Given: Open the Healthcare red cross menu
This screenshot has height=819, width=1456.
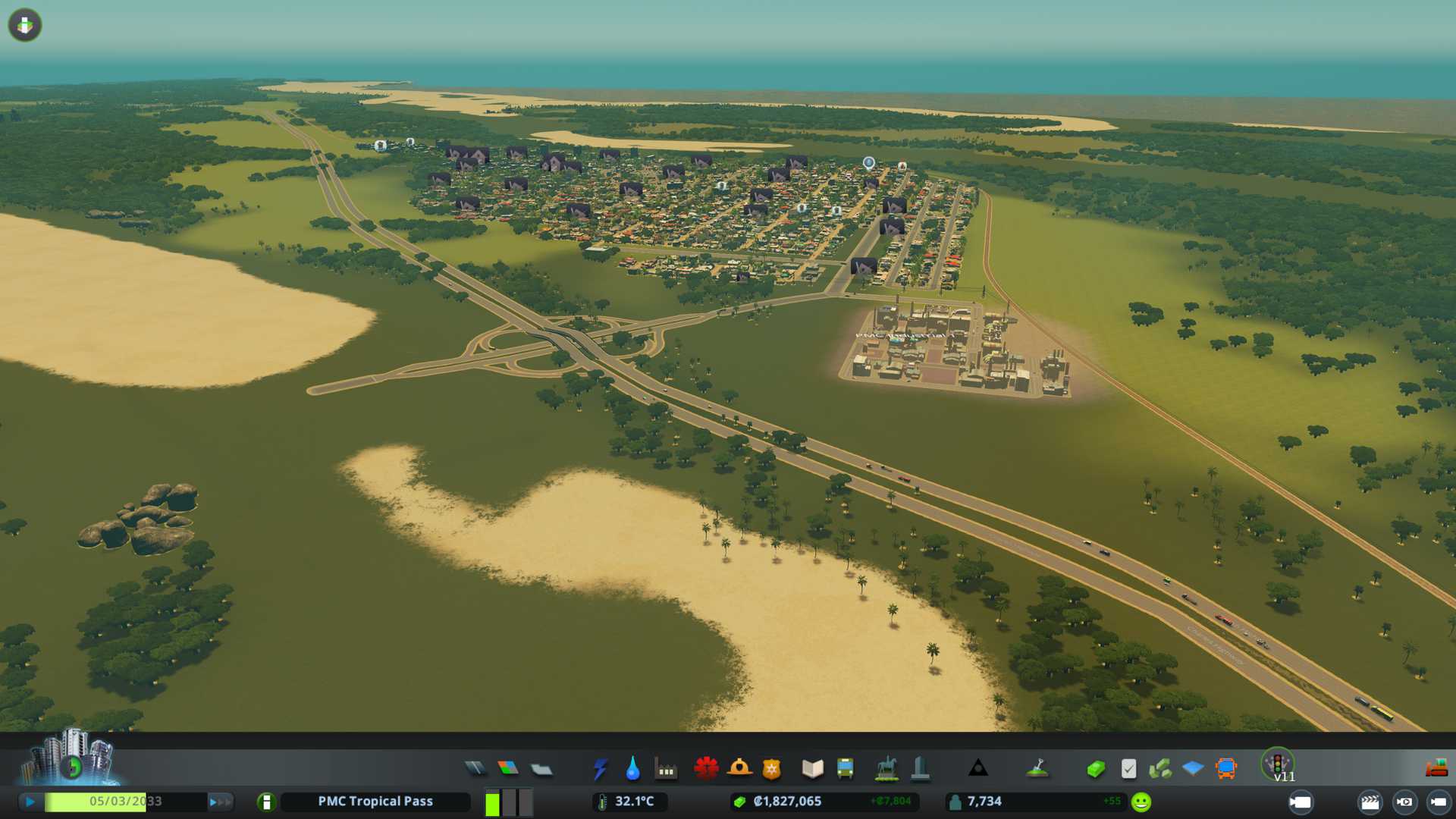Looking at the screenshot, I should (x=706, y=769).
